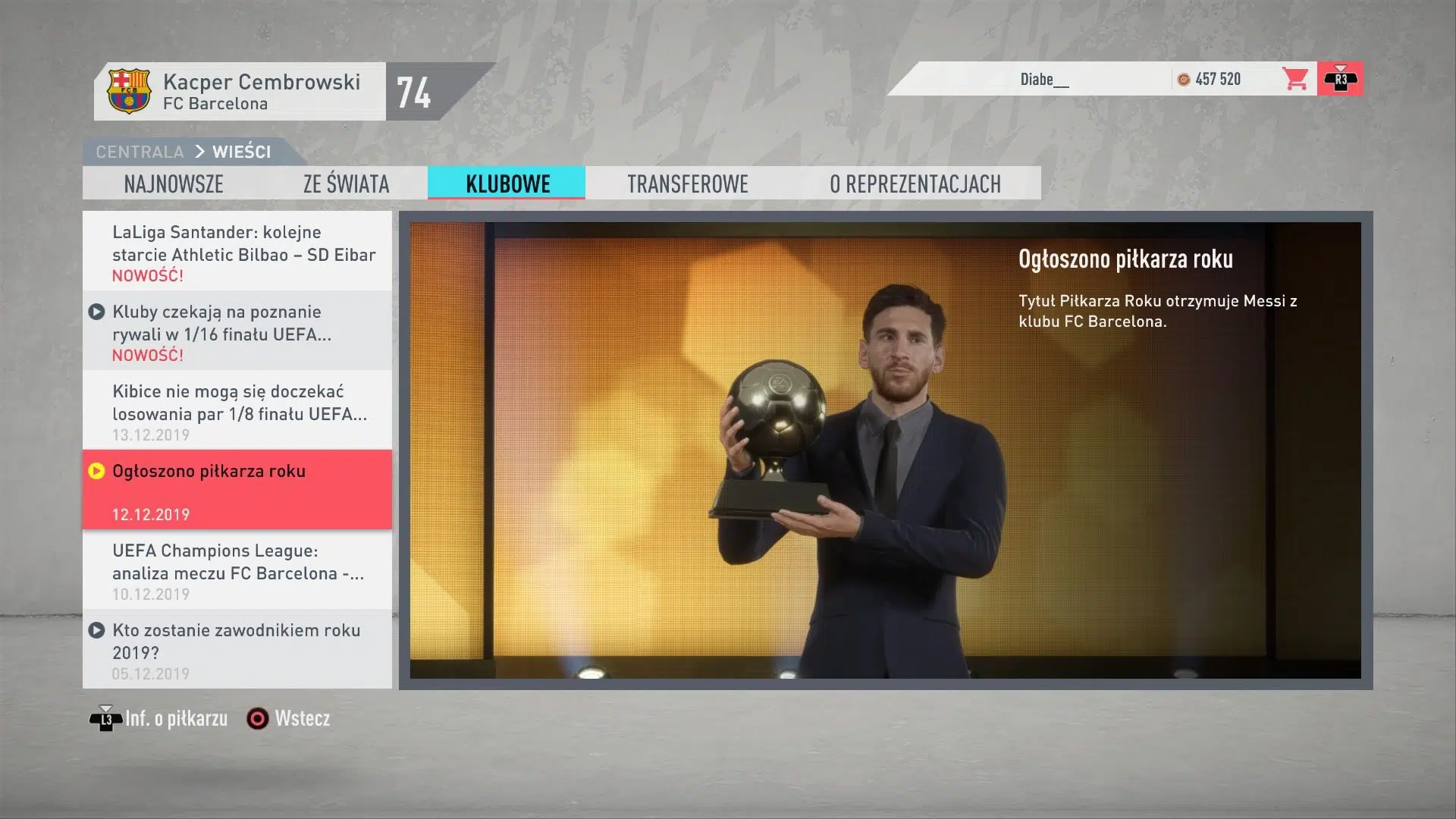Open the 1/8 finału UEFA draw article
The image size is (1456, 819).
coord(237,411)
